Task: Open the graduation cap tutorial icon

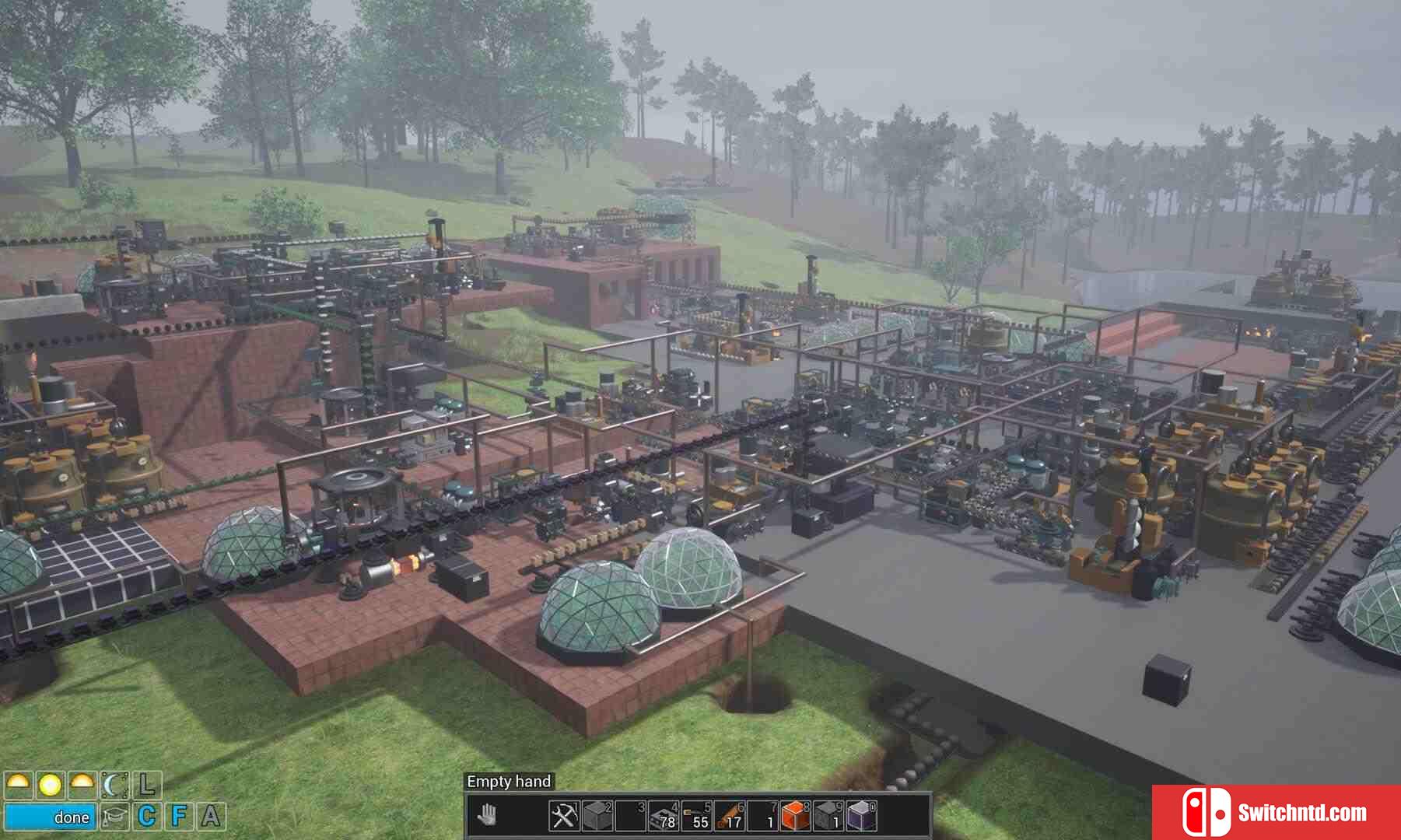Action: [x=114, y=817]
